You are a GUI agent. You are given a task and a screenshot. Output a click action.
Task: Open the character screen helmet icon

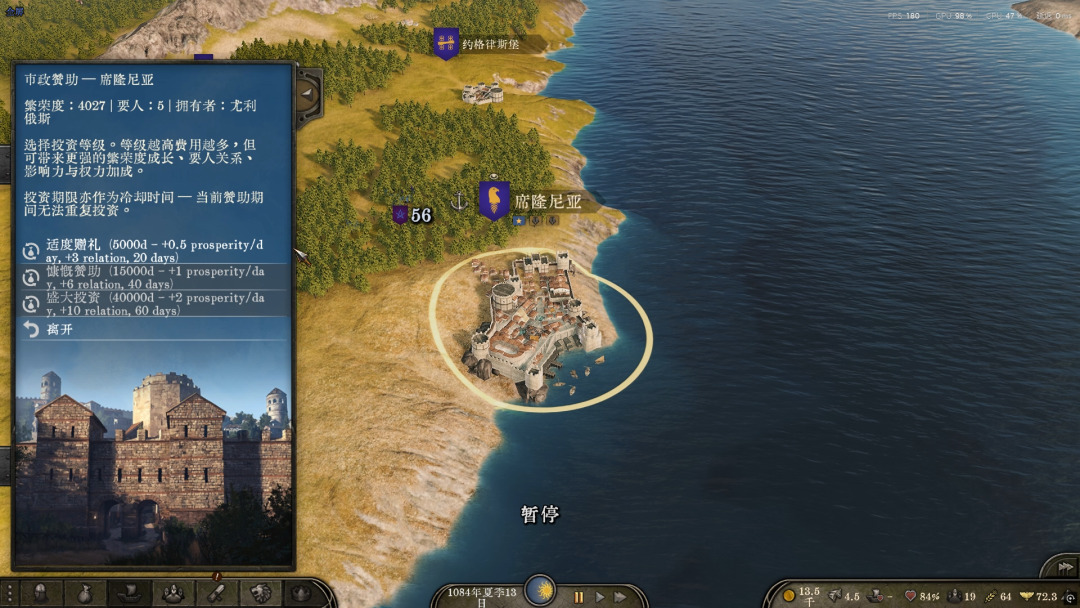(x=41, y=593)
